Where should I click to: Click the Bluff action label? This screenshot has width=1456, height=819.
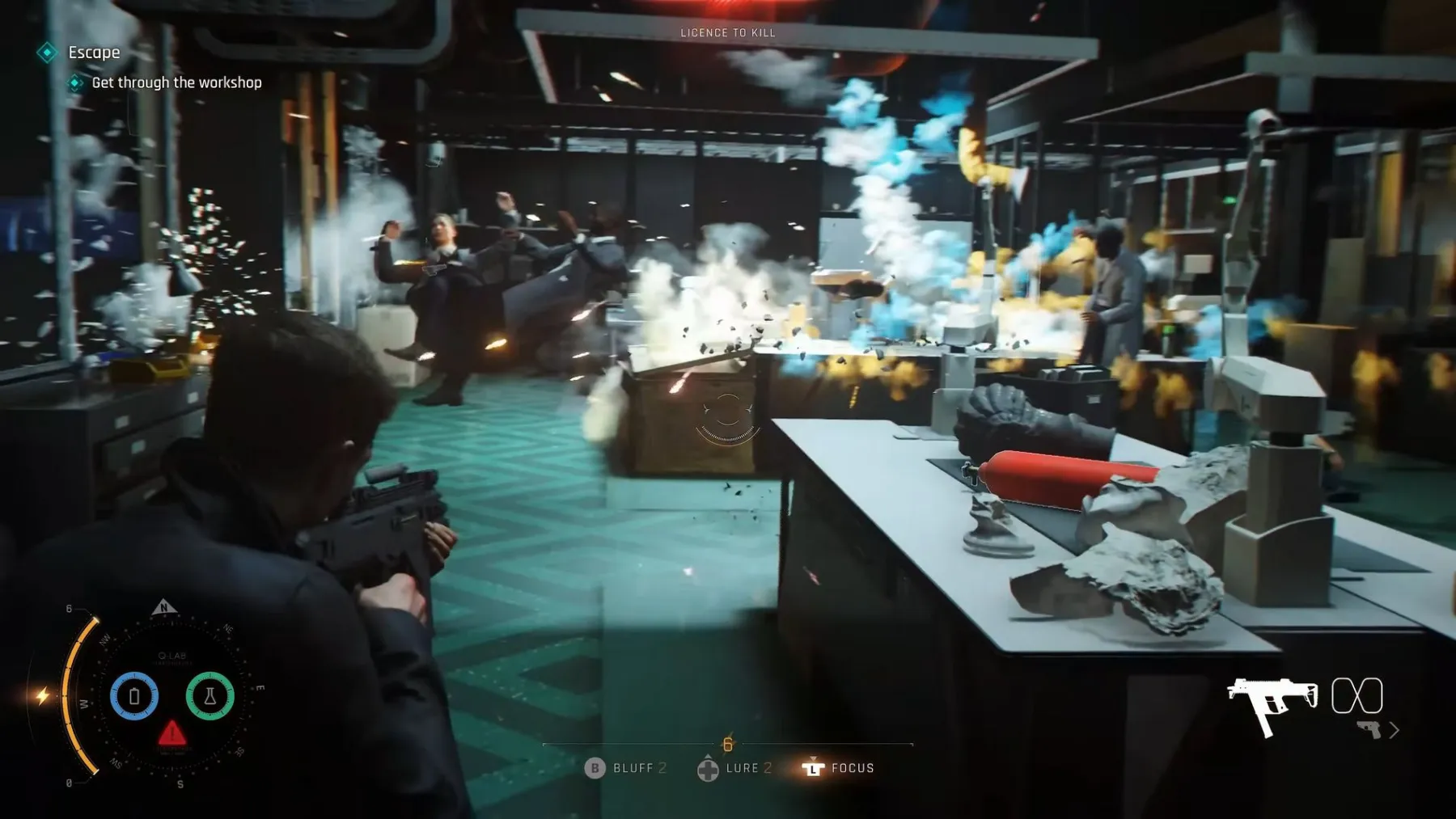click(633, 768)
